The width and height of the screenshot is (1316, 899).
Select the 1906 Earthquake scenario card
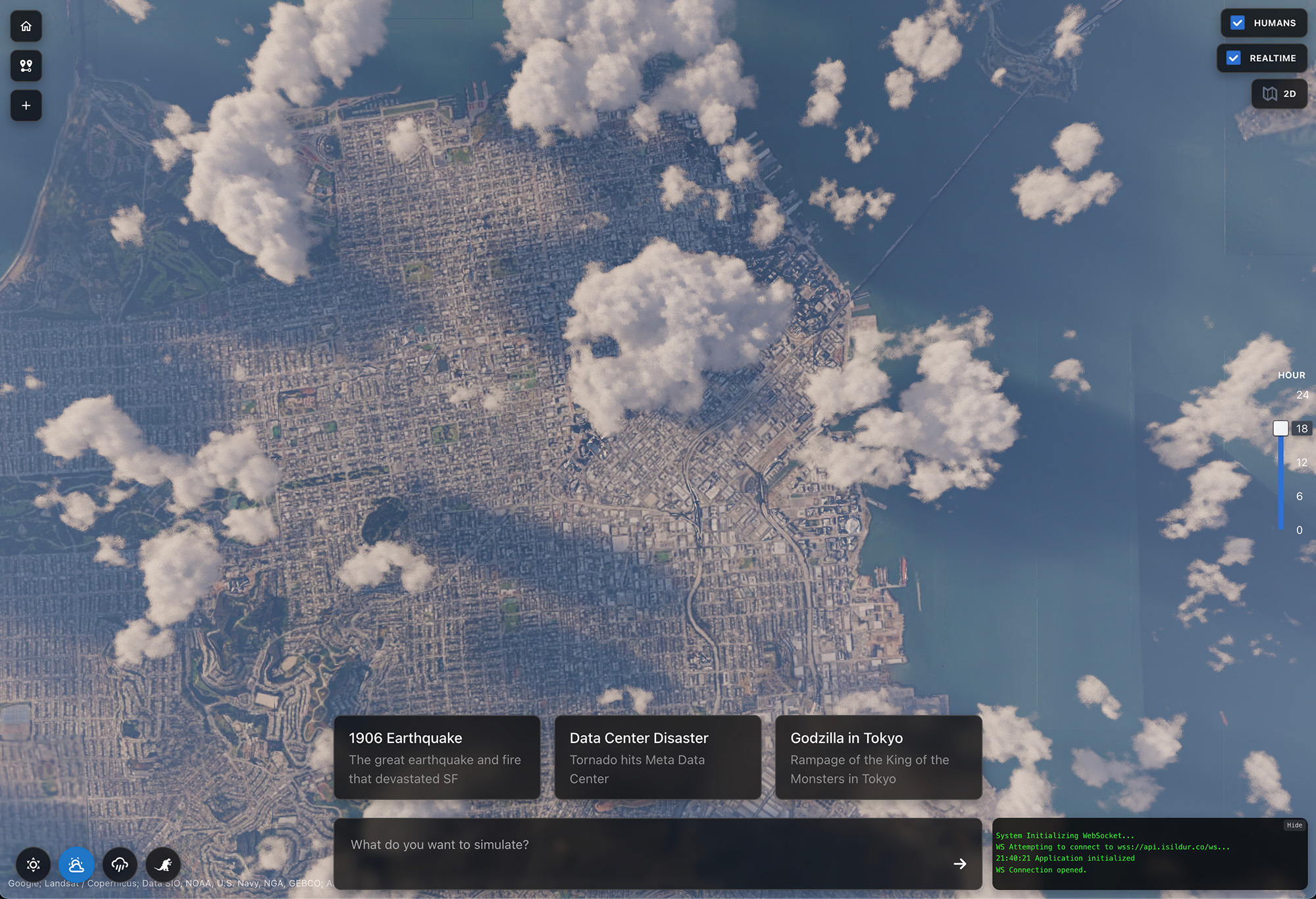click(x=437, y=757)
